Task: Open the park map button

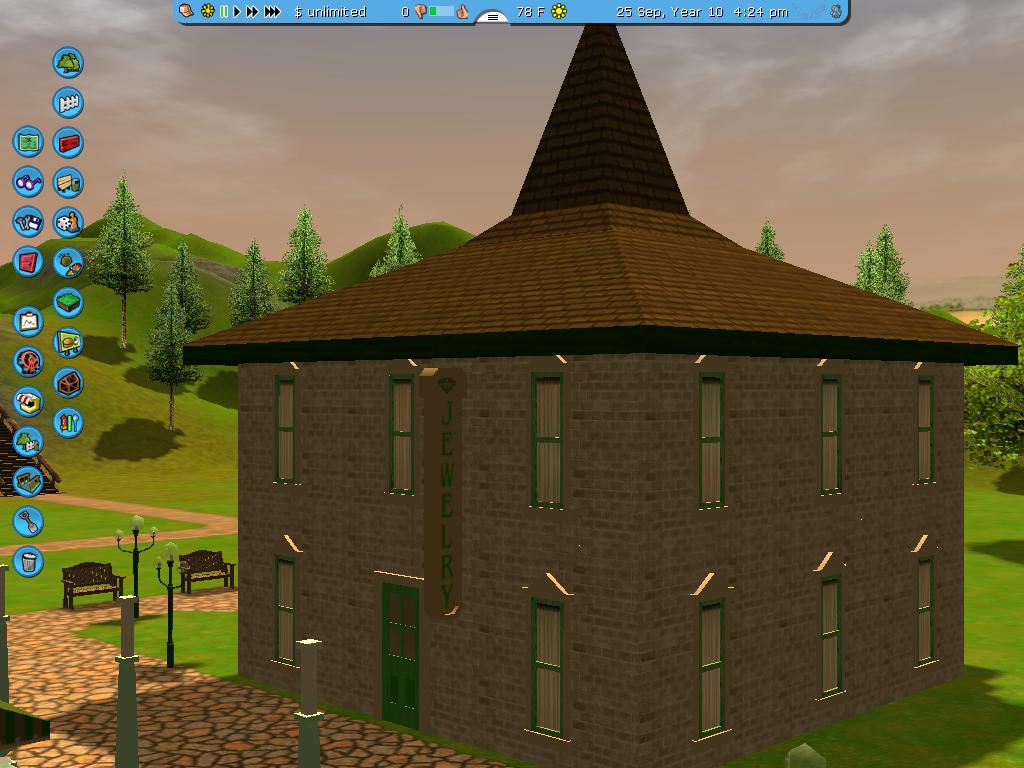Action: click(x=28, y=142)
